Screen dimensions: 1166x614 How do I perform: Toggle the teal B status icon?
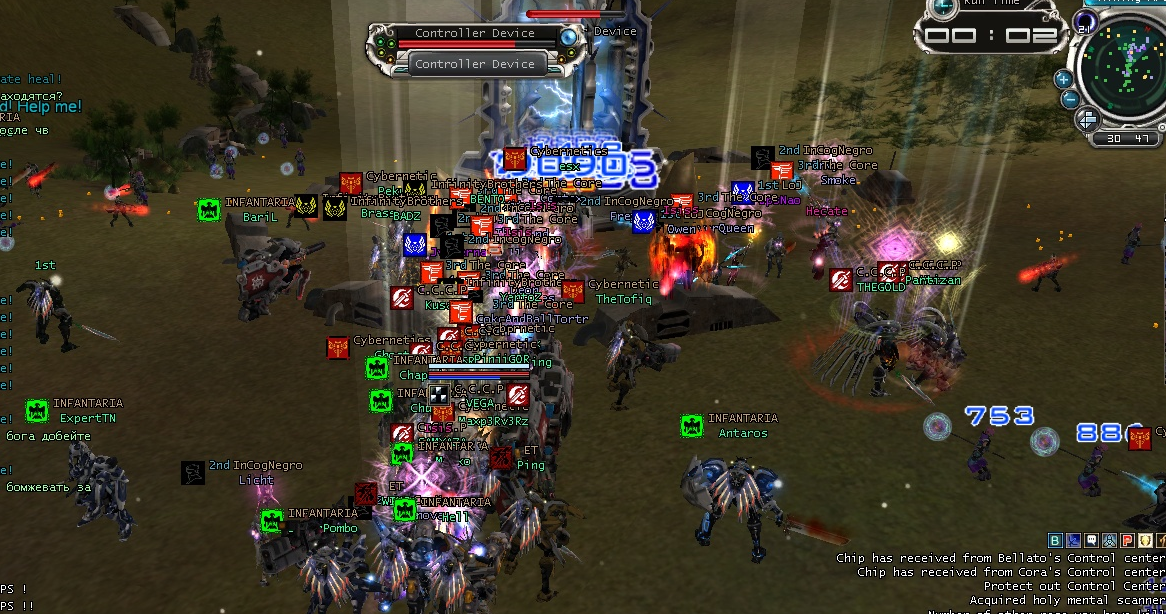tap(1055, 540)
